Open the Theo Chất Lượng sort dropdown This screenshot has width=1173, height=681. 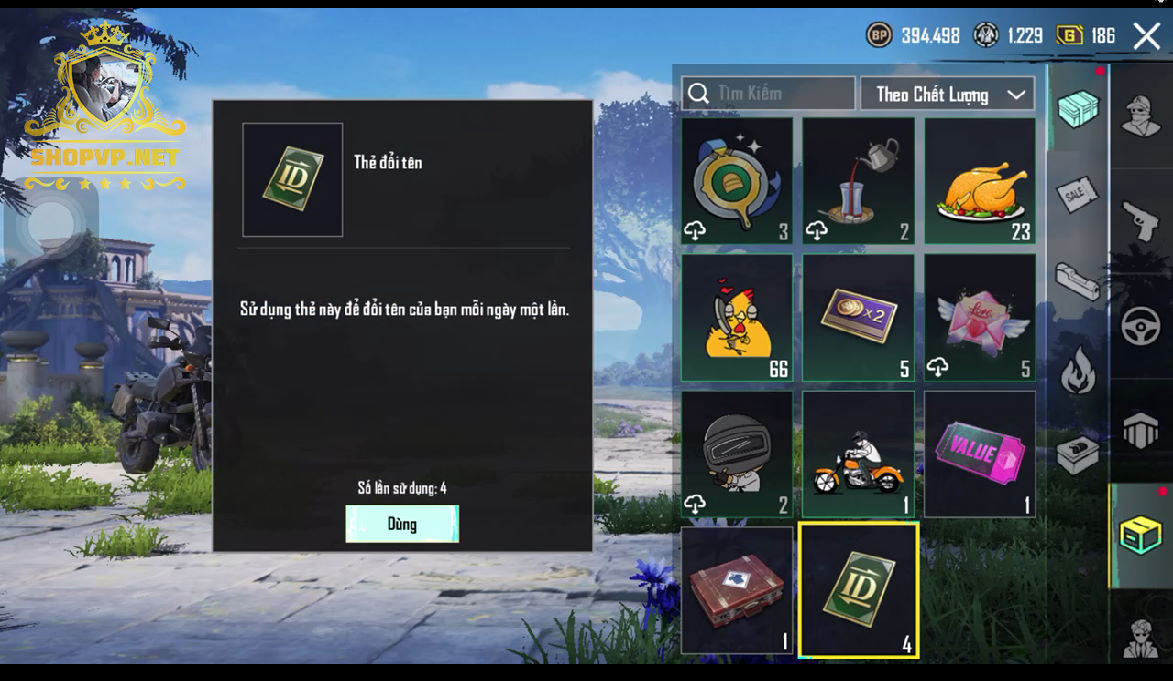(947, 94)
